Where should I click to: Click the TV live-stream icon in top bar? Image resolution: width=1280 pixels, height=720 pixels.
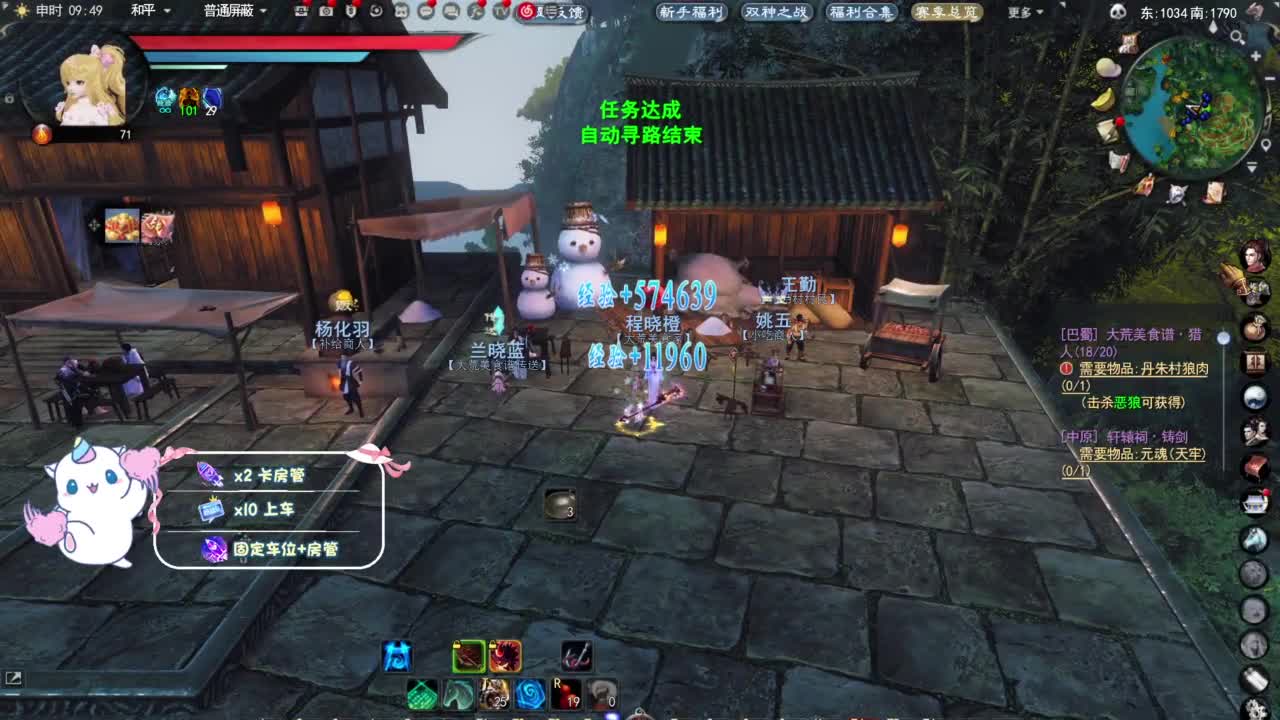pos(500,10)
